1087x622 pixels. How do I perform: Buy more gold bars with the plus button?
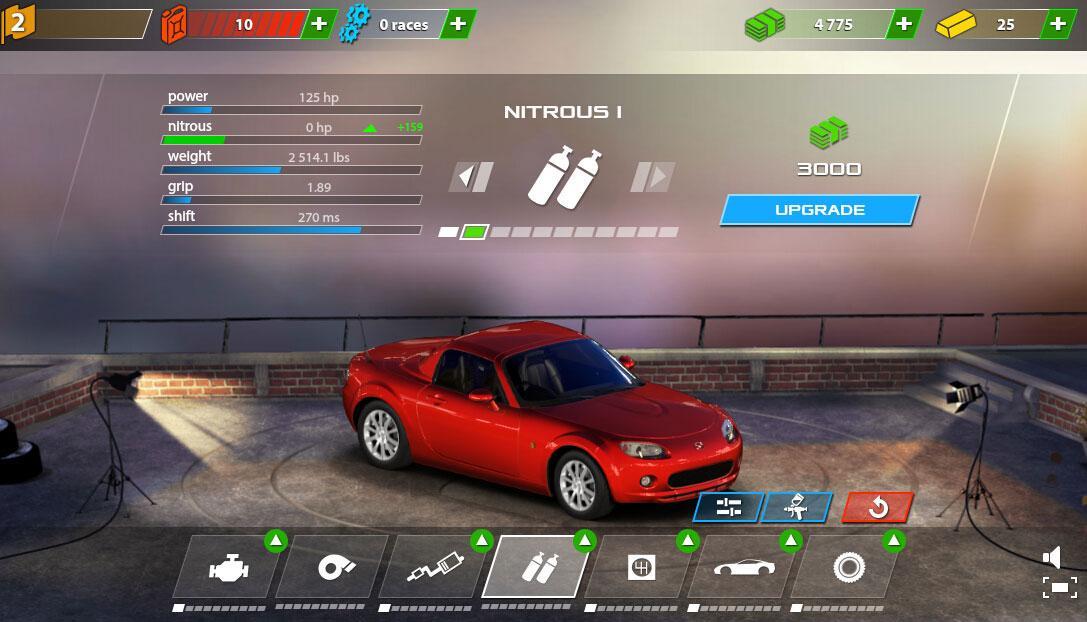pyautogui.click(x=1058, y=24)
